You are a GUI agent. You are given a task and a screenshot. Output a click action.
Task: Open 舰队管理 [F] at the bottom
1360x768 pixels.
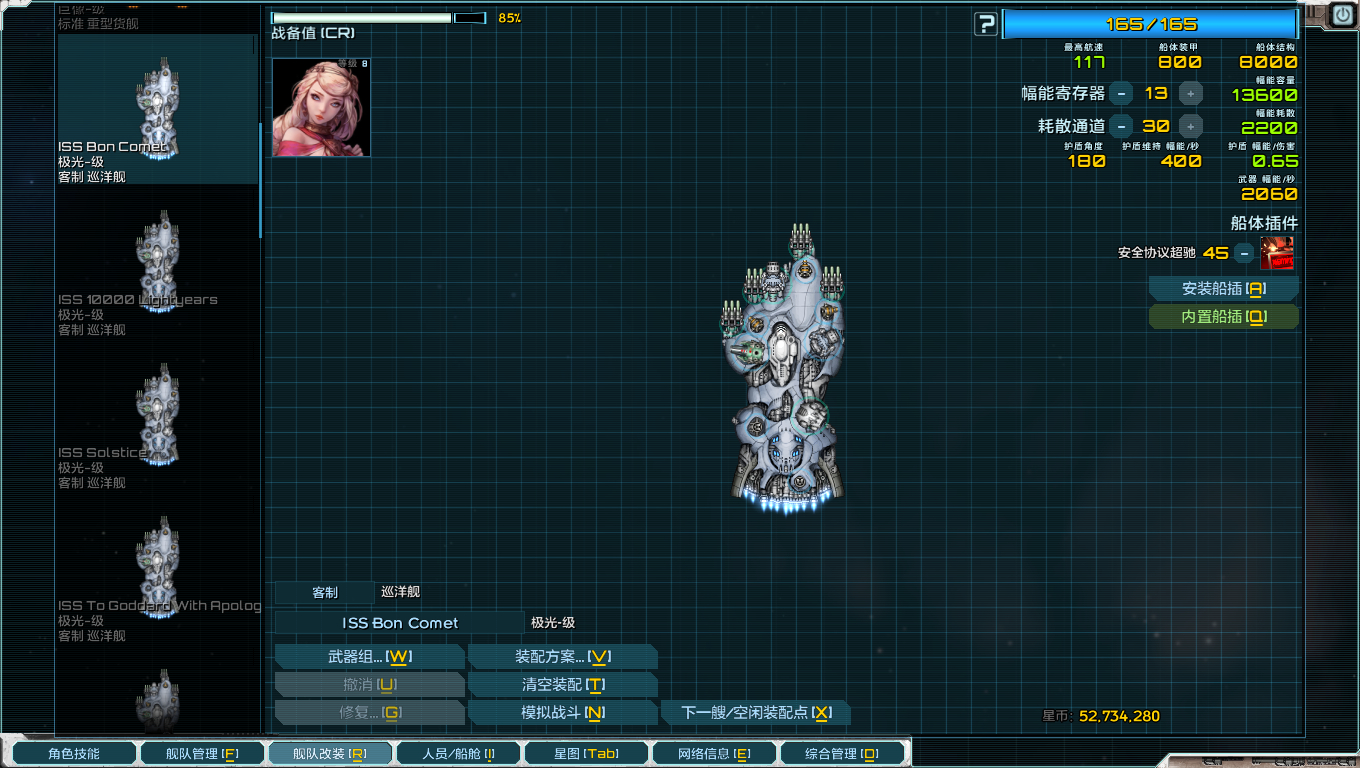point(202,753)
